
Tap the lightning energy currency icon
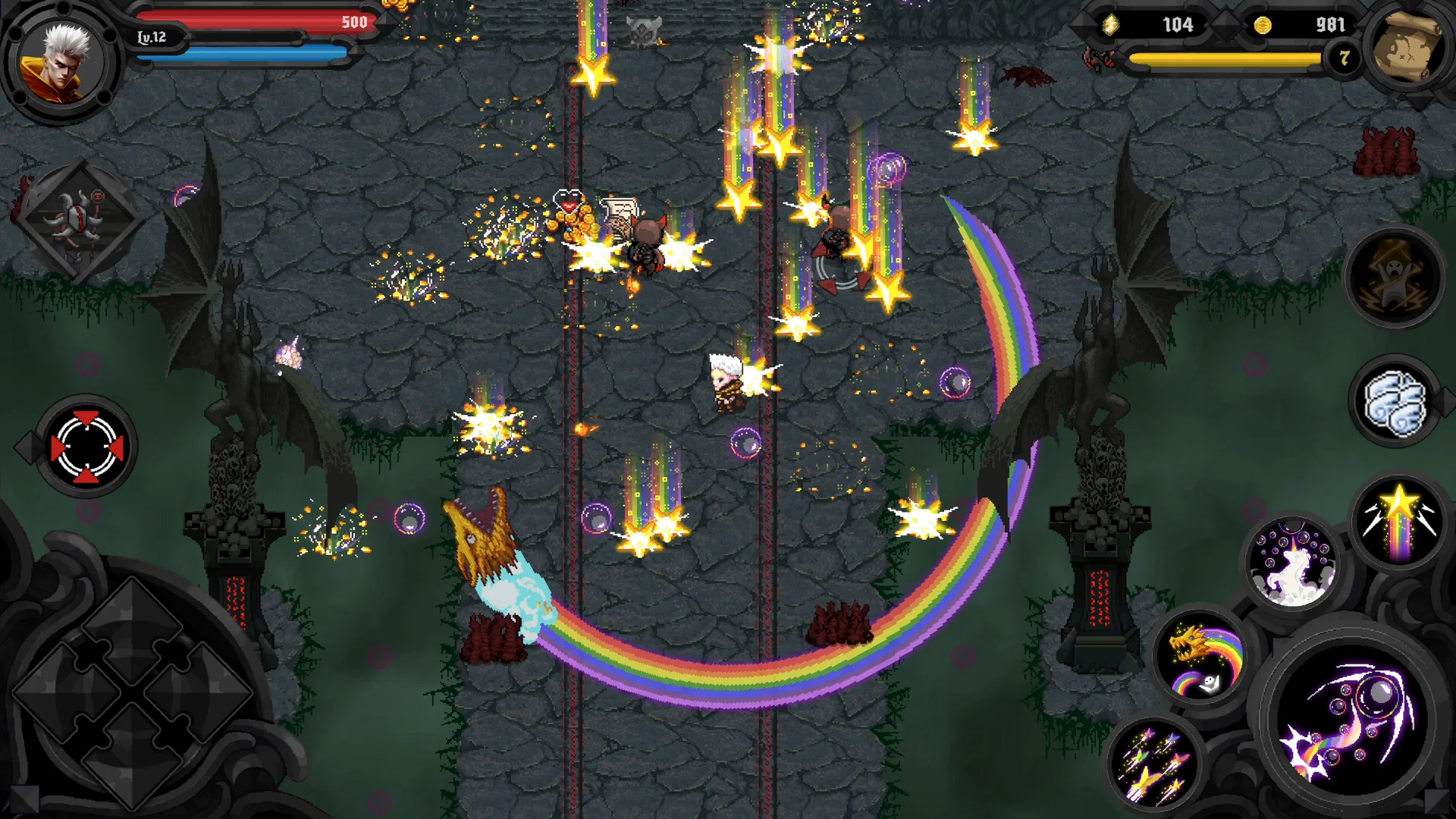coord(1110,24)
